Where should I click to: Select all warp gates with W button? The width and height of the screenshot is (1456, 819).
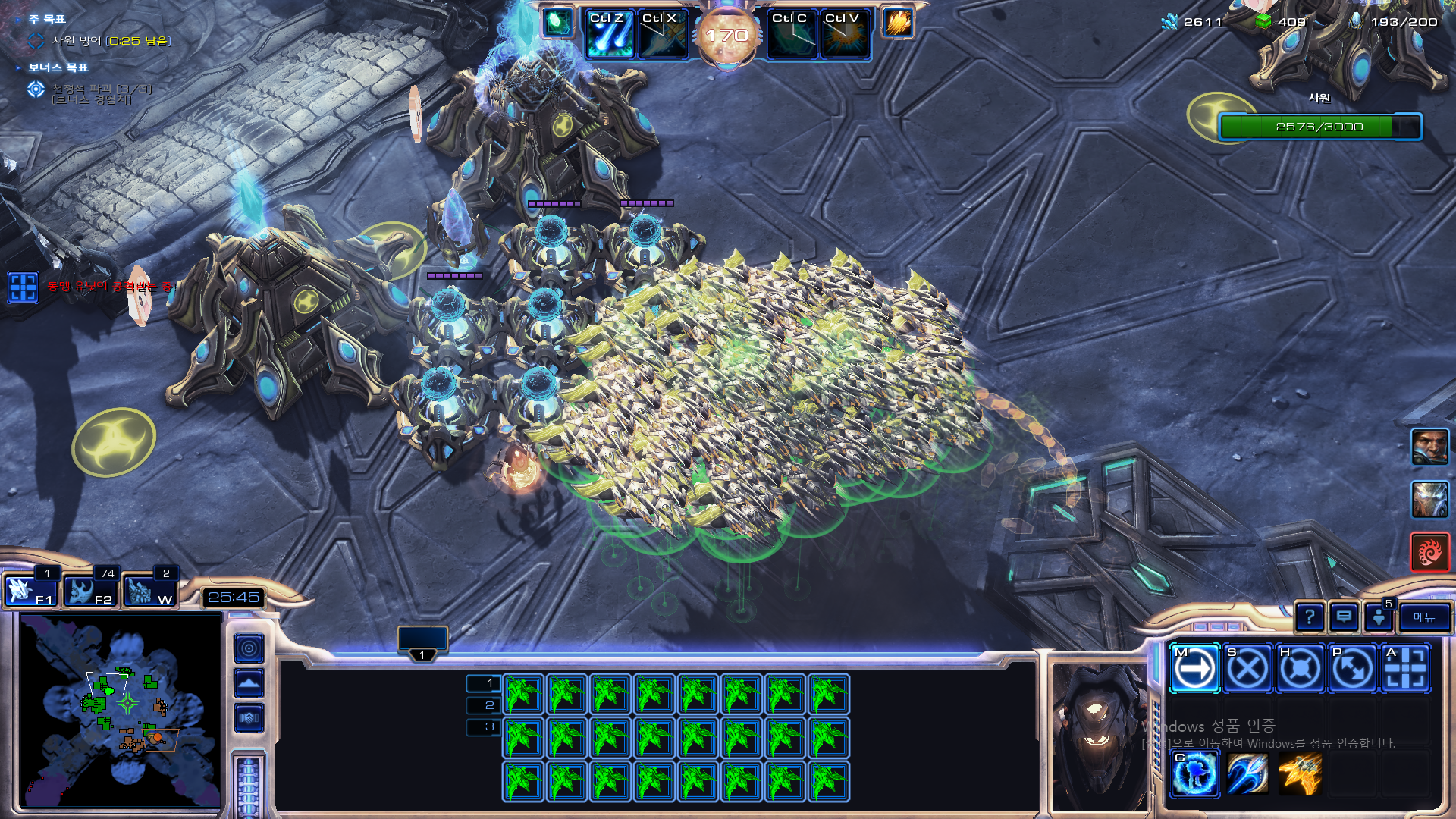tap(149, 591)
